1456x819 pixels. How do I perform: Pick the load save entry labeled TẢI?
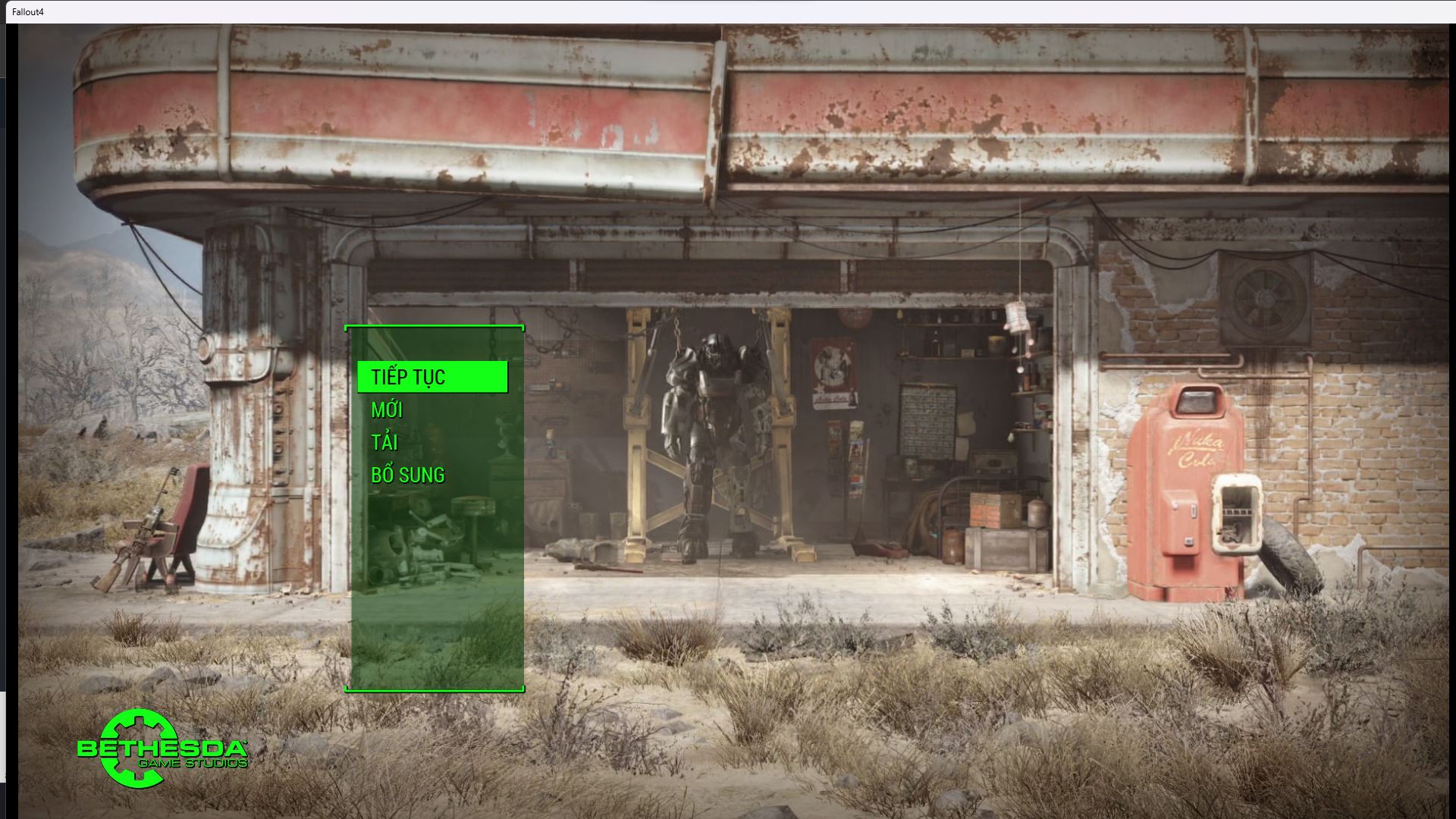coord(383,441)
